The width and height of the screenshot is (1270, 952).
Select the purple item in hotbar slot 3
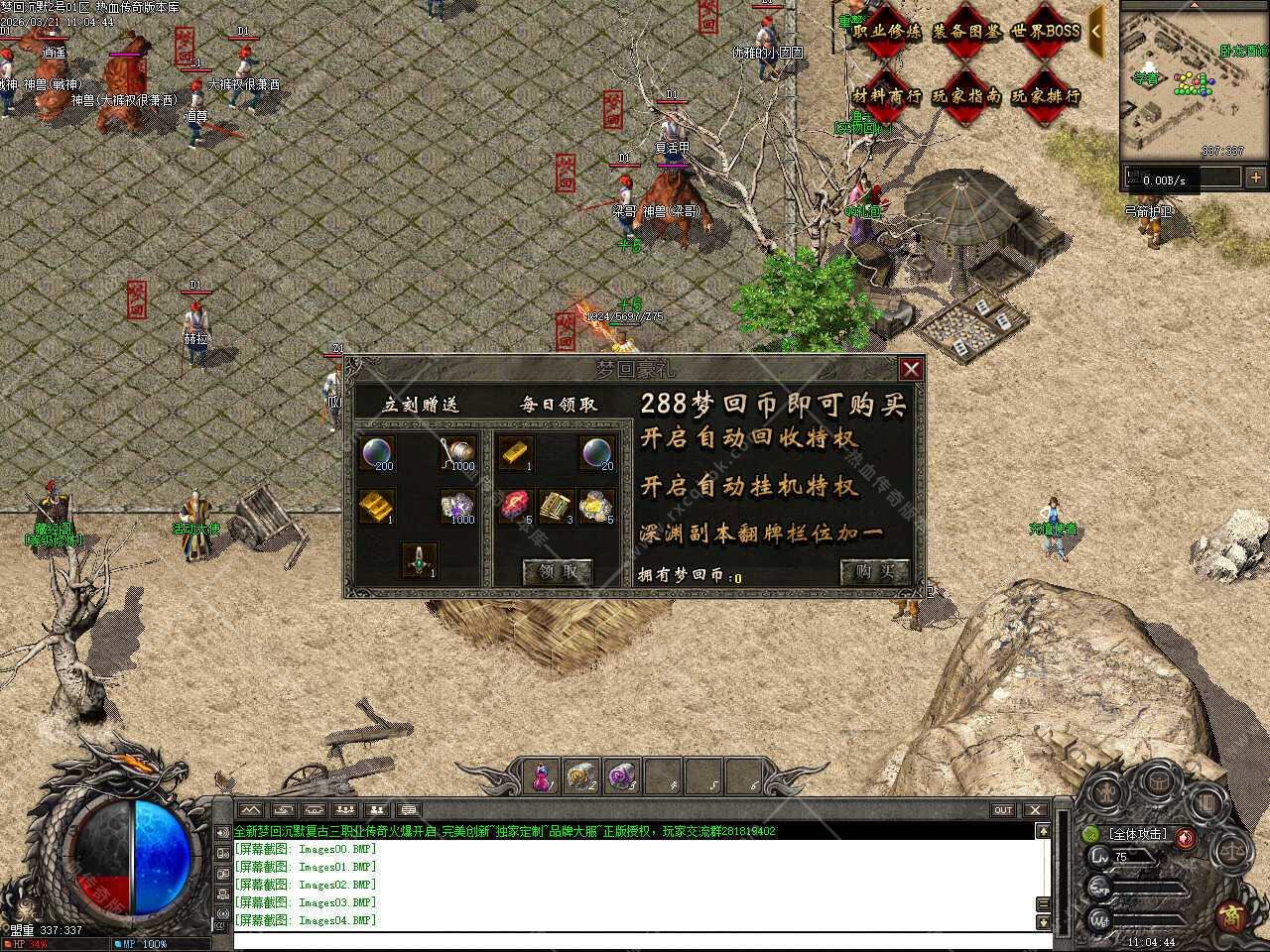[x=622, y=775]
